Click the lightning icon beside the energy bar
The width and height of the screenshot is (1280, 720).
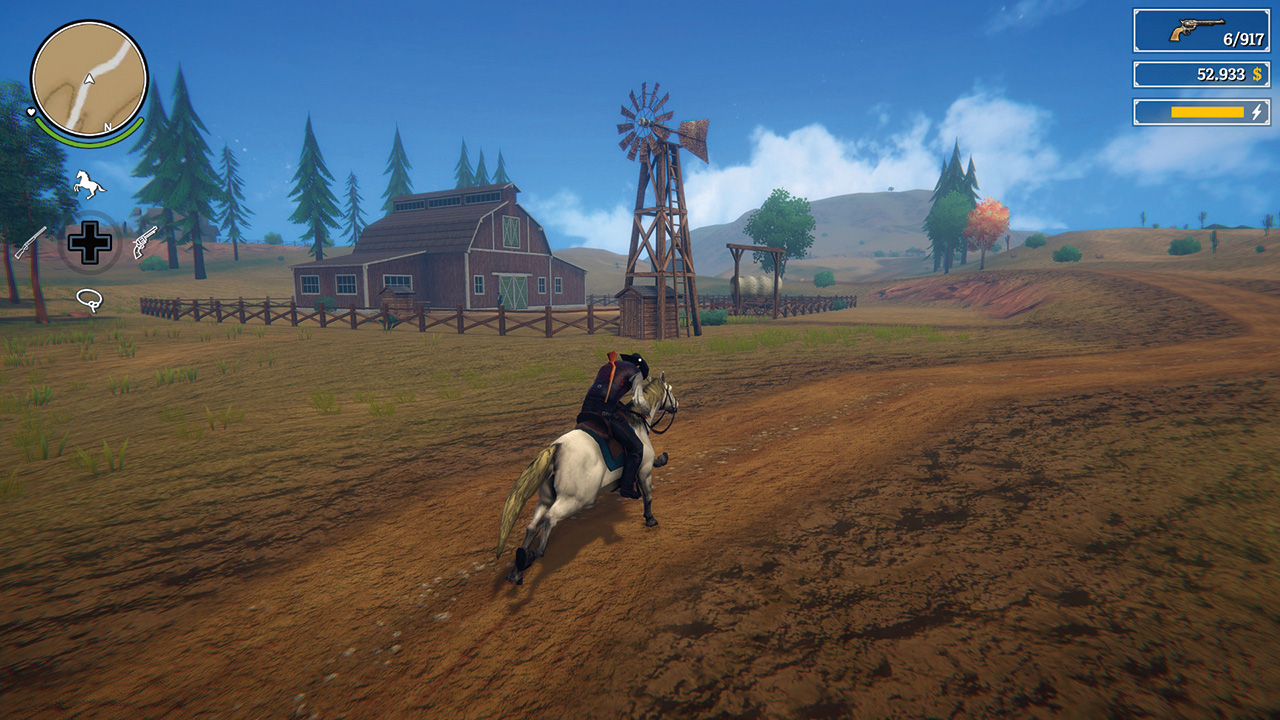coord(1257,111)
